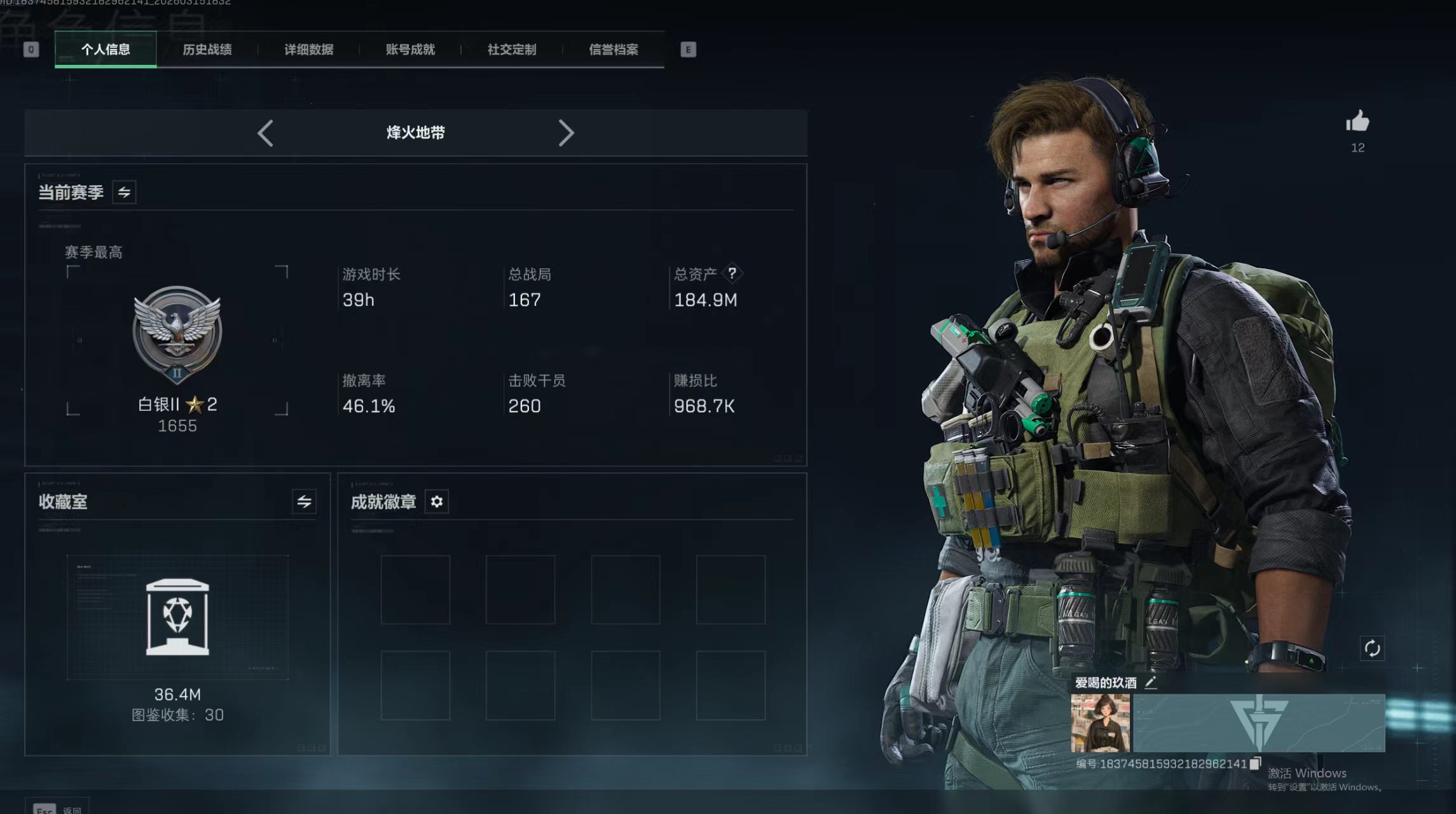This screenshot has width=1456, height=814.
Task: Open the 成就徽章 gear settings
Action: (x=437, y=502)
